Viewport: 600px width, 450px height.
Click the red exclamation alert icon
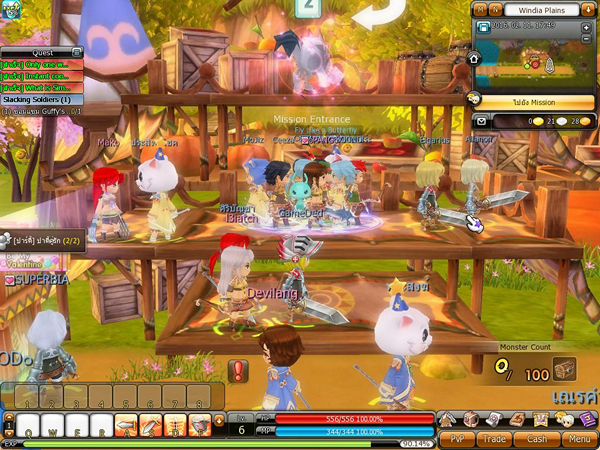tap(238, 371)
